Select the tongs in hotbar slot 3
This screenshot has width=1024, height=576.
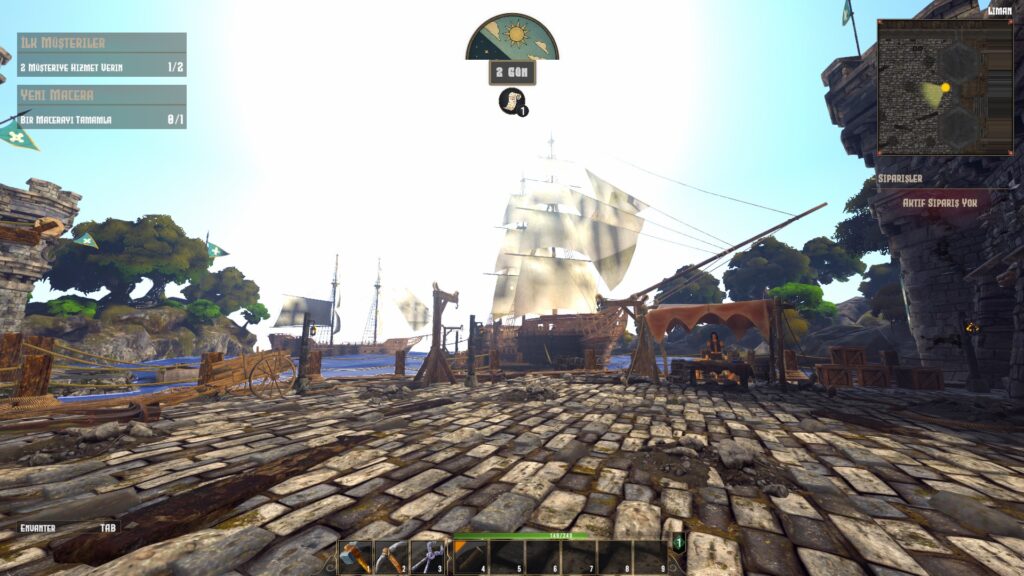427,557
